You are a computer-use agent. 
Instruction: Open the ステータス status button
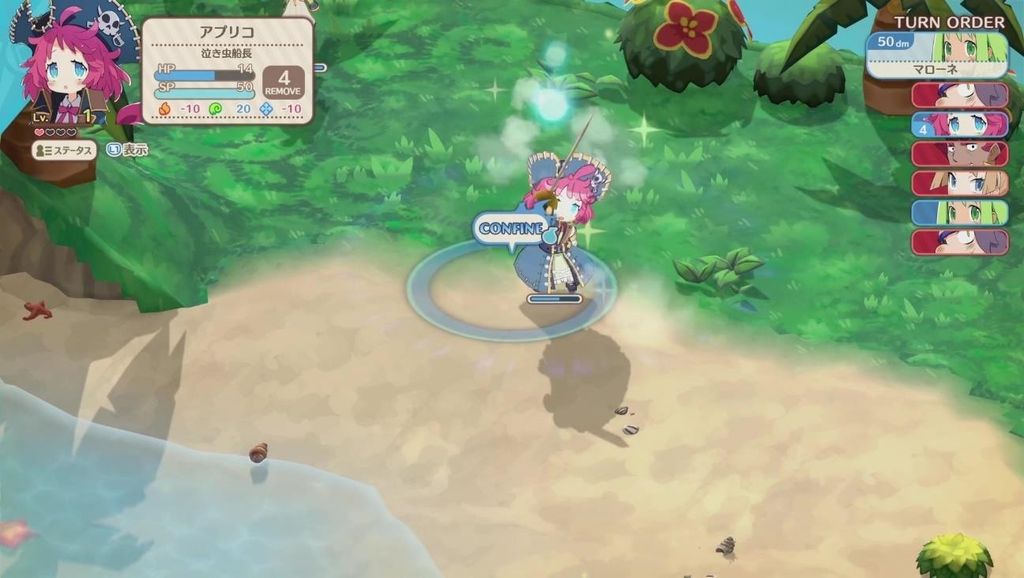65,150
